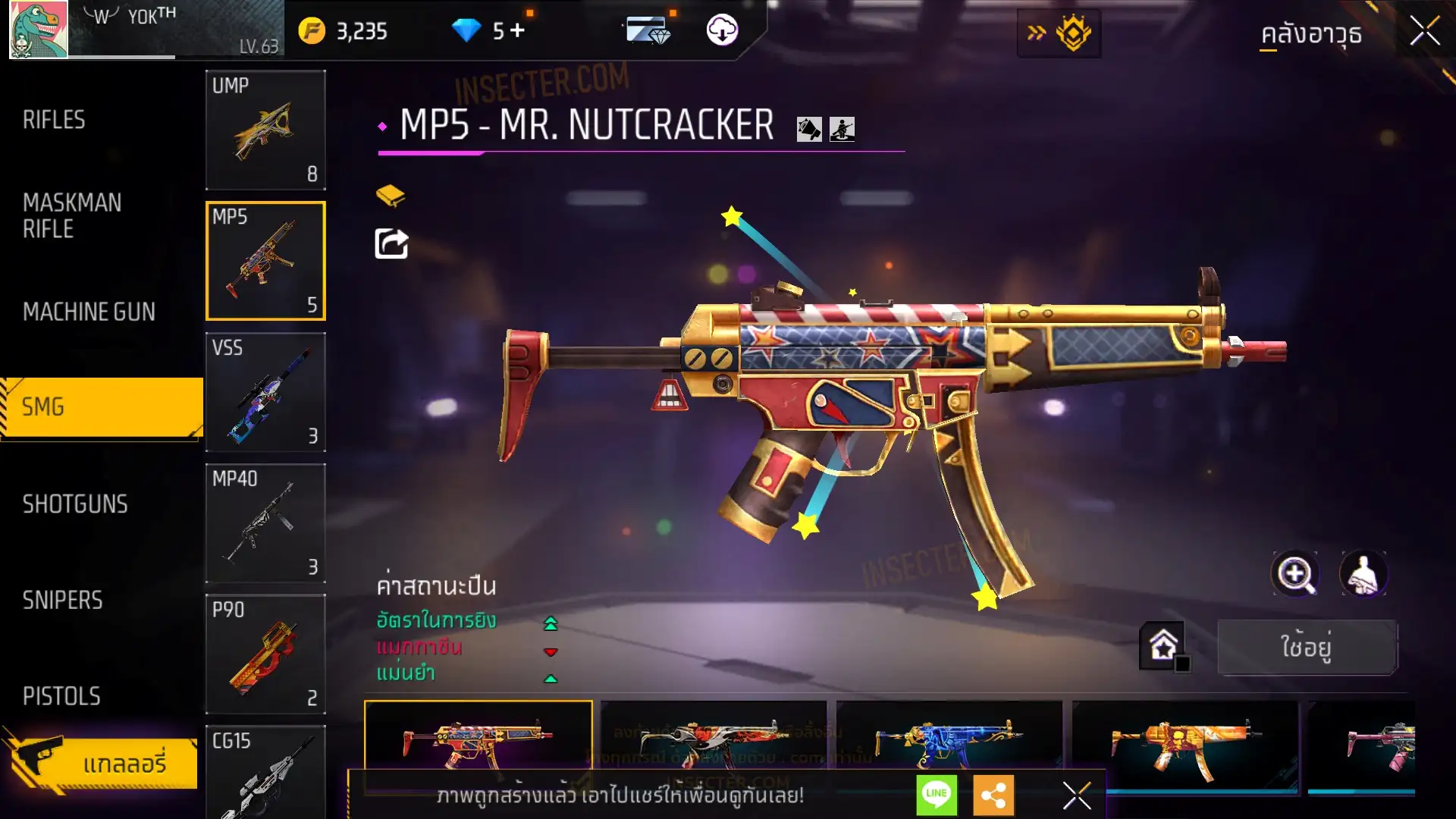Dismiss the share image notification bar
The height and width of the screenshot is (819, 1456).
[1076, 795]
